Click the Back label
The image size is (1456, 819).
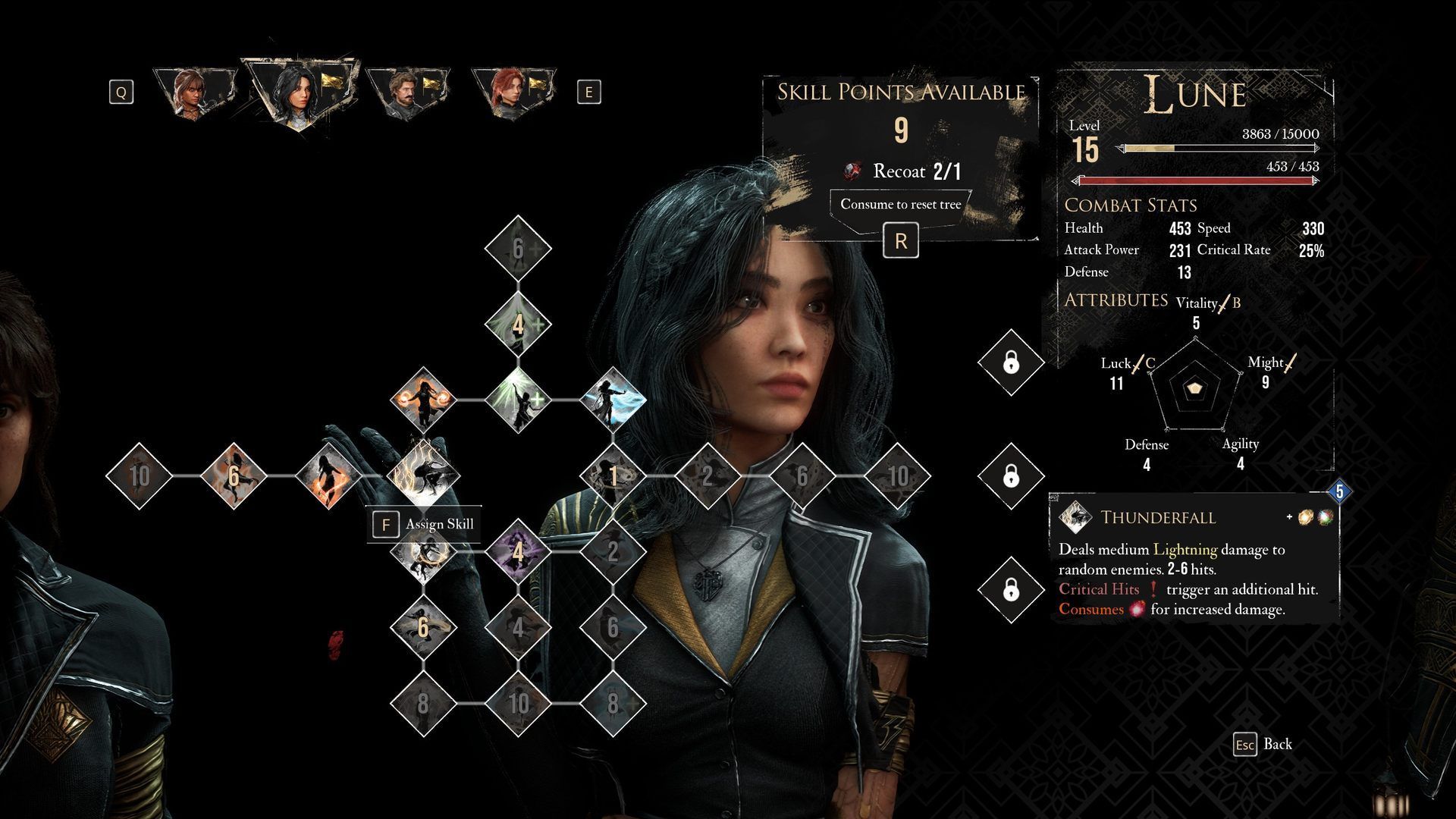tap(1277, 744)
